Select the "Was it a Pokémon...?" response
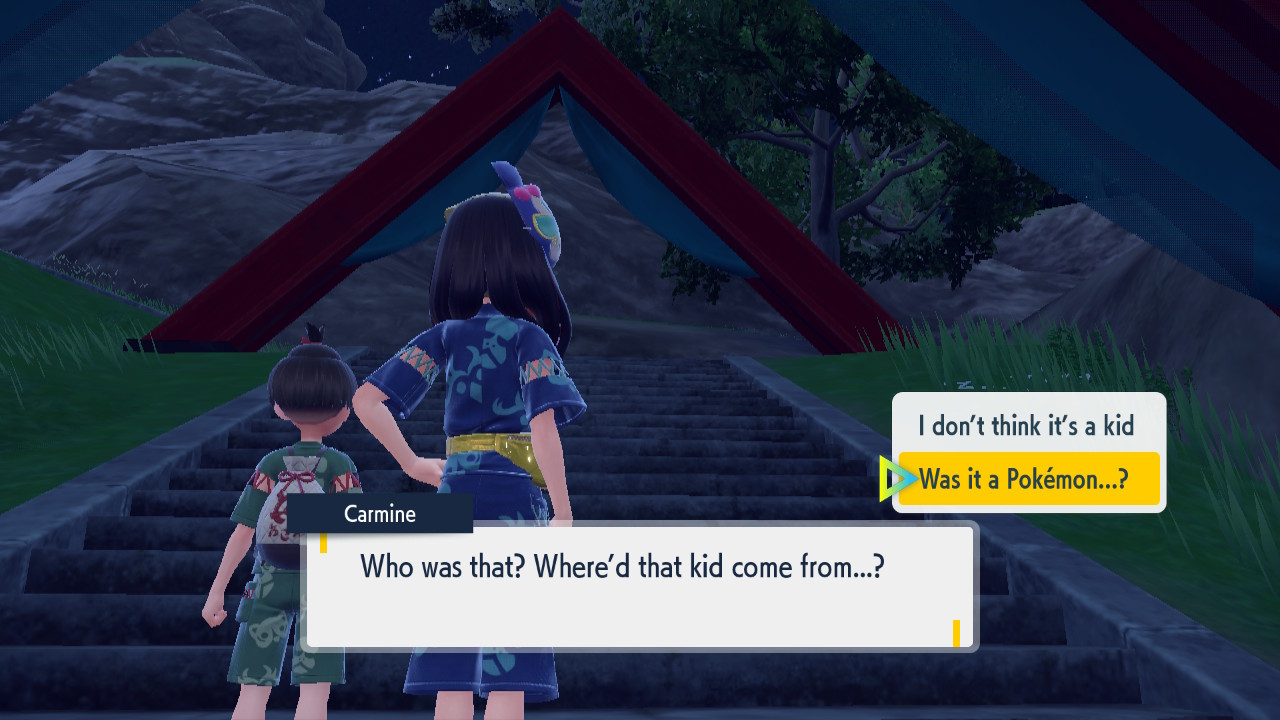1280x720 pixels. [x=1028, y=479]
